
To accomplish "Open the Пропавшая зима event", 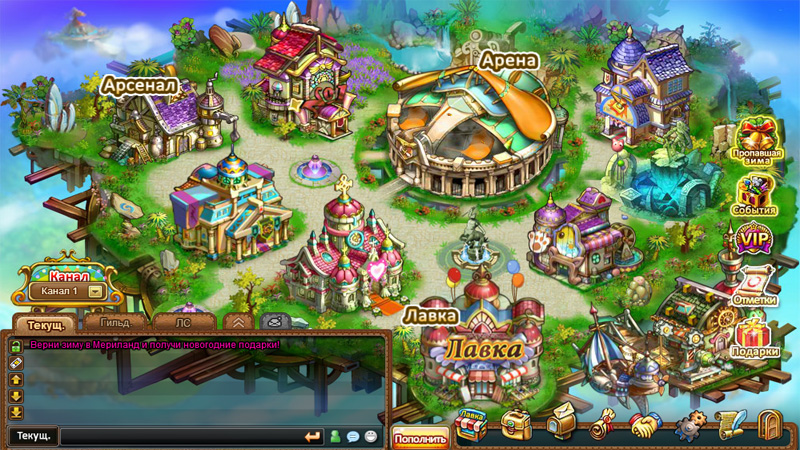I will 756,140.
